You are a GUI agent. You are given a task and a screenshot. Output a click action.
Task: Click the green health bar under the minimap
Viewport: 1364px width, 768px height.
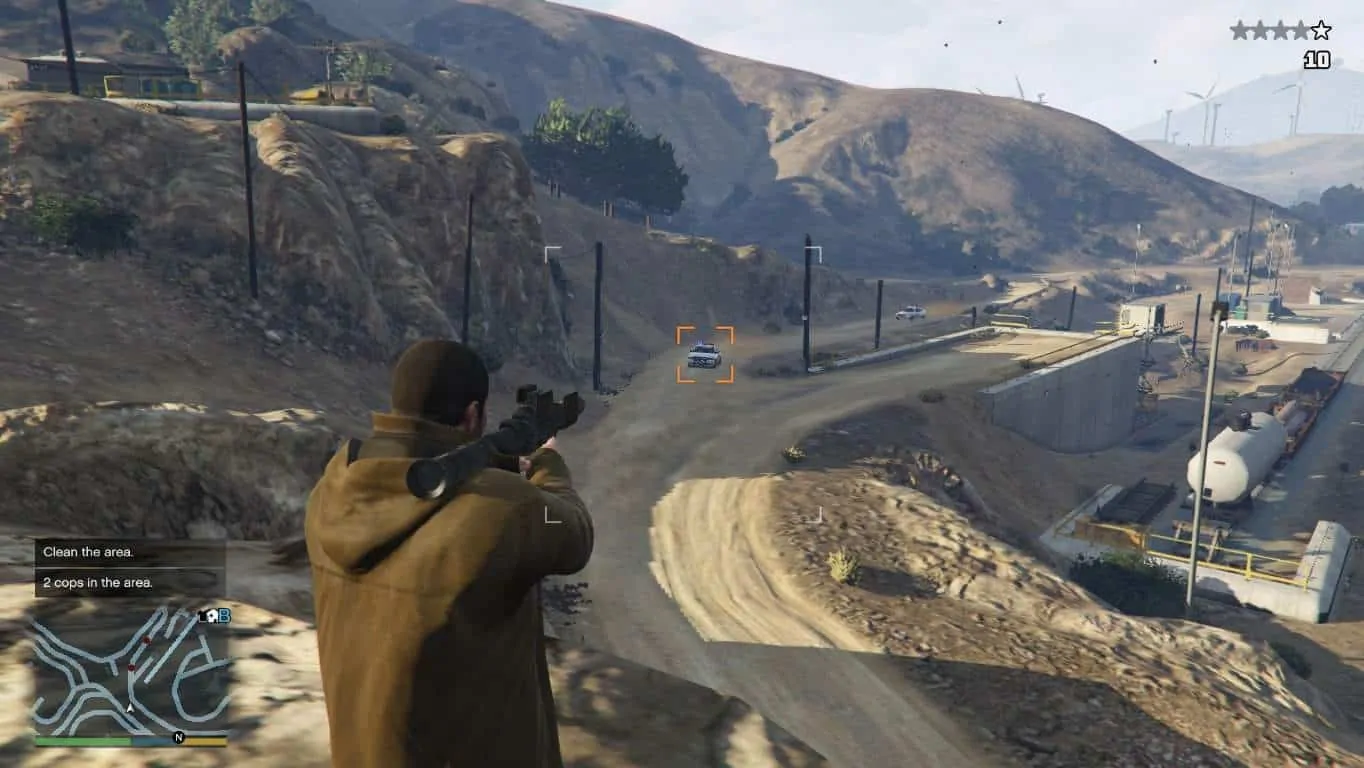(x=83, y=740)
